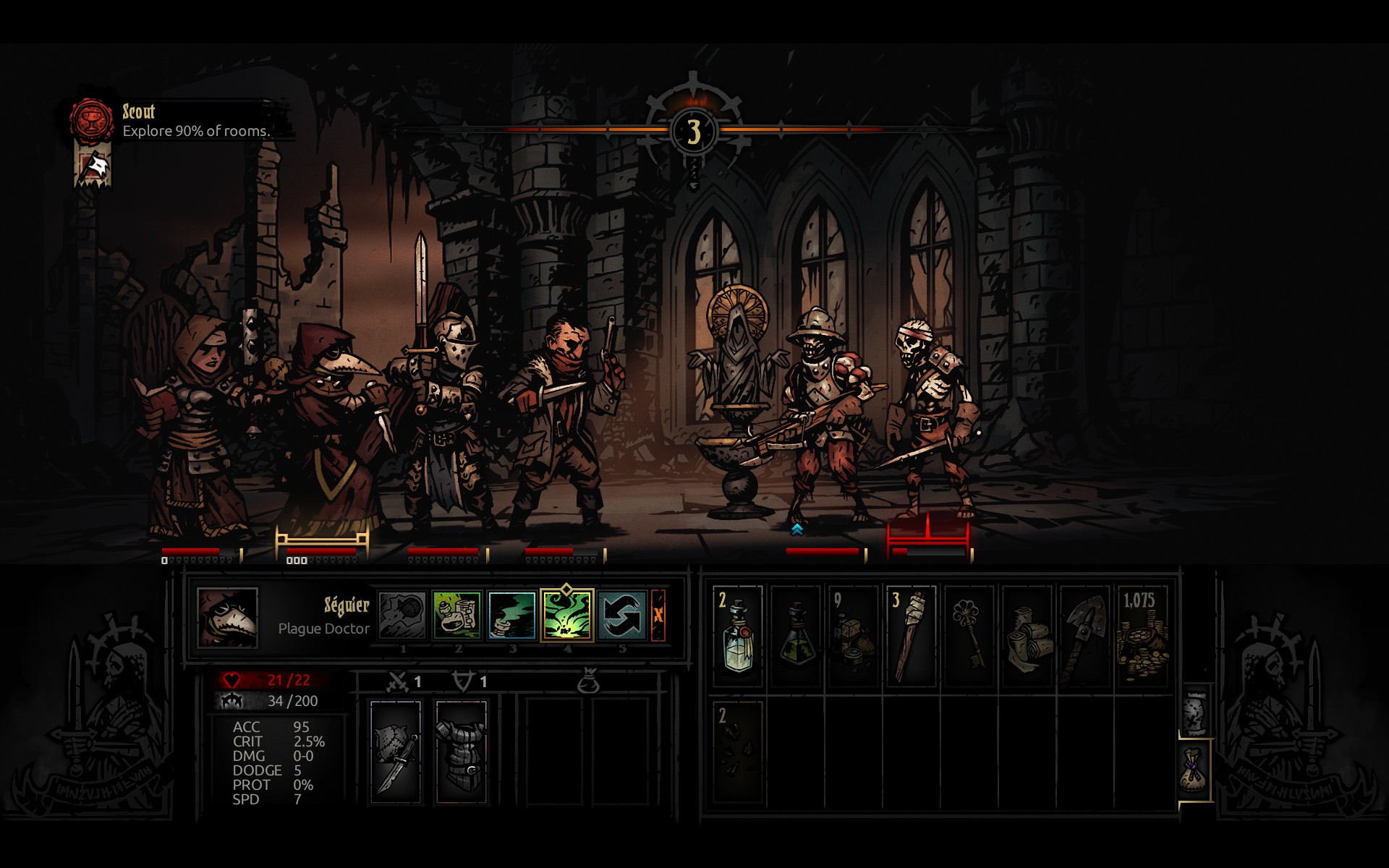Select the skeleton key item

[x=969, y=636]
